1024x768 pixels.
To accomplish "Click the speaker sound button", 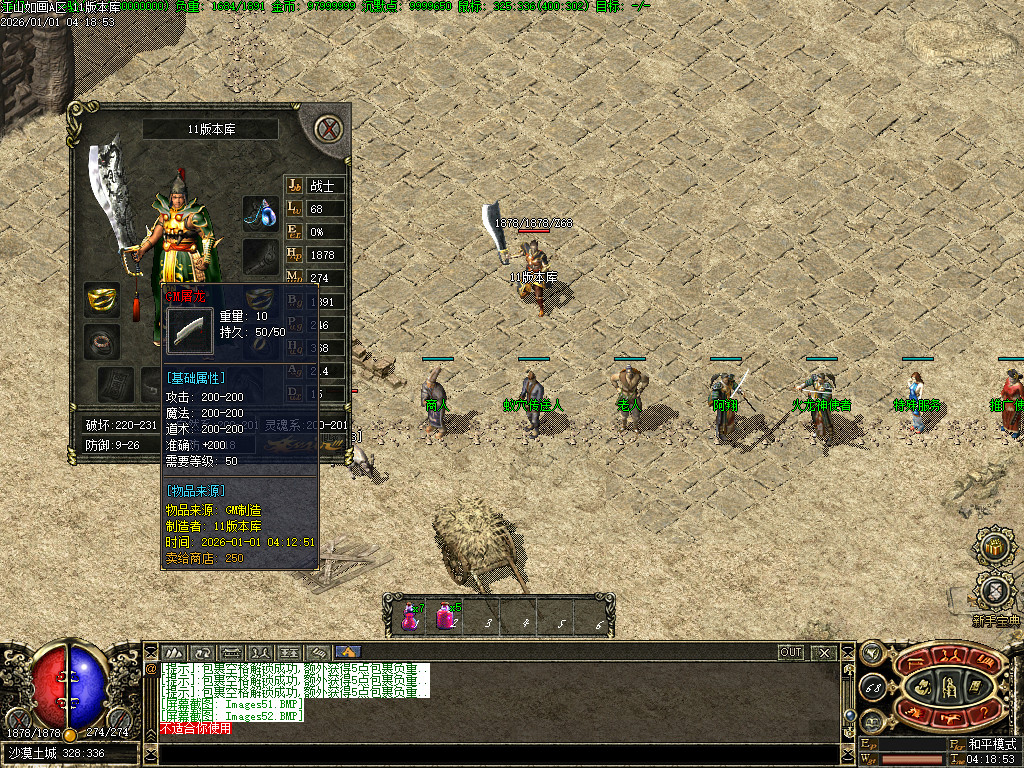I will point(871,653).
